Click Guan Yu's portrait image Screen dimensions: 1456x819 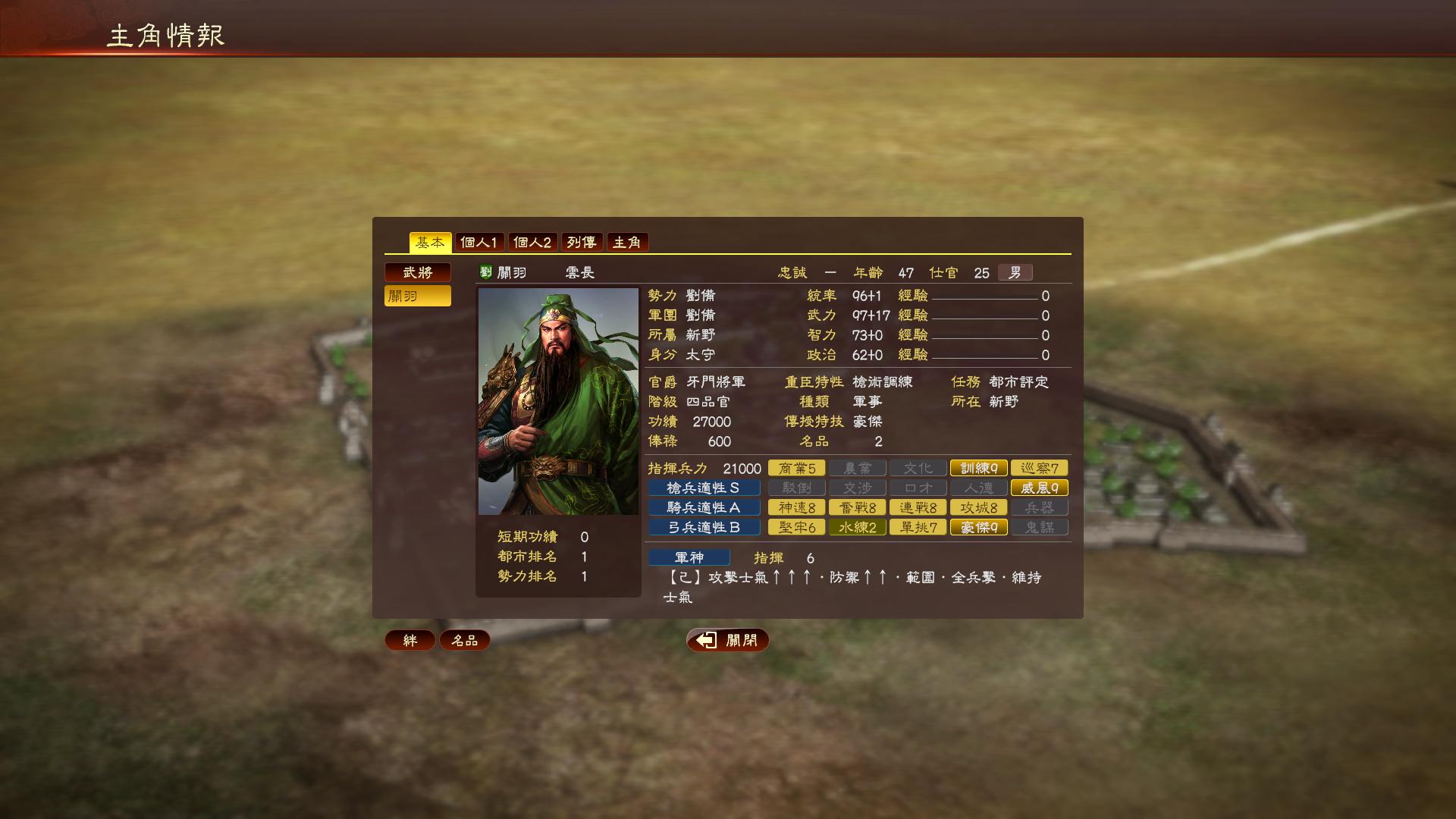(x=558, y=402)
